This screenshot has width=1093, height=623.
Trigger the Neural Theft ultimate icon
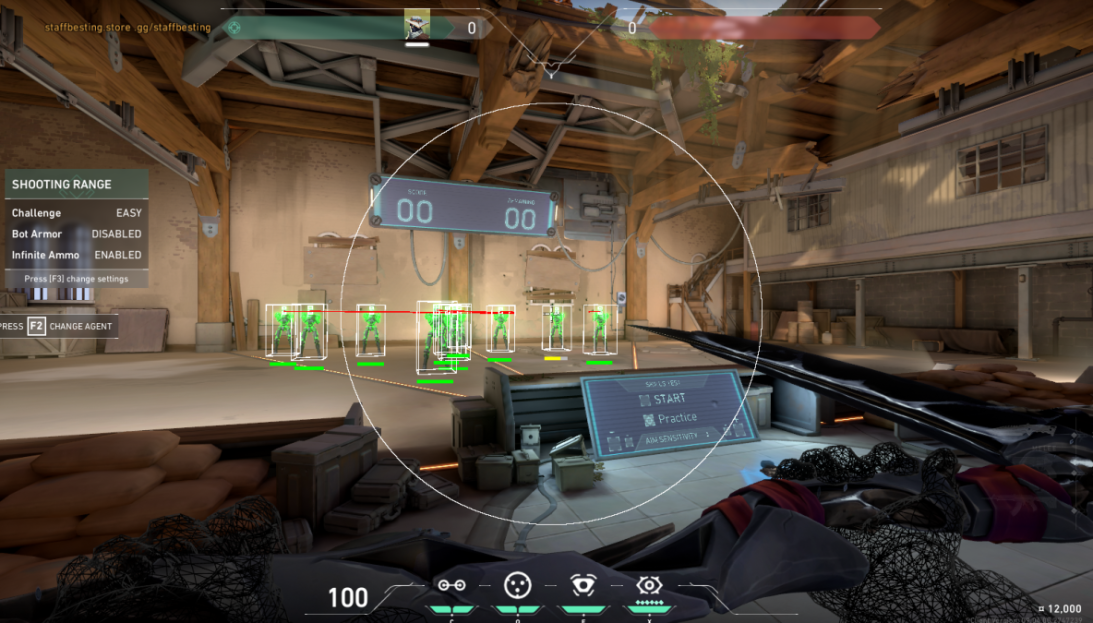tap(650, 585)
